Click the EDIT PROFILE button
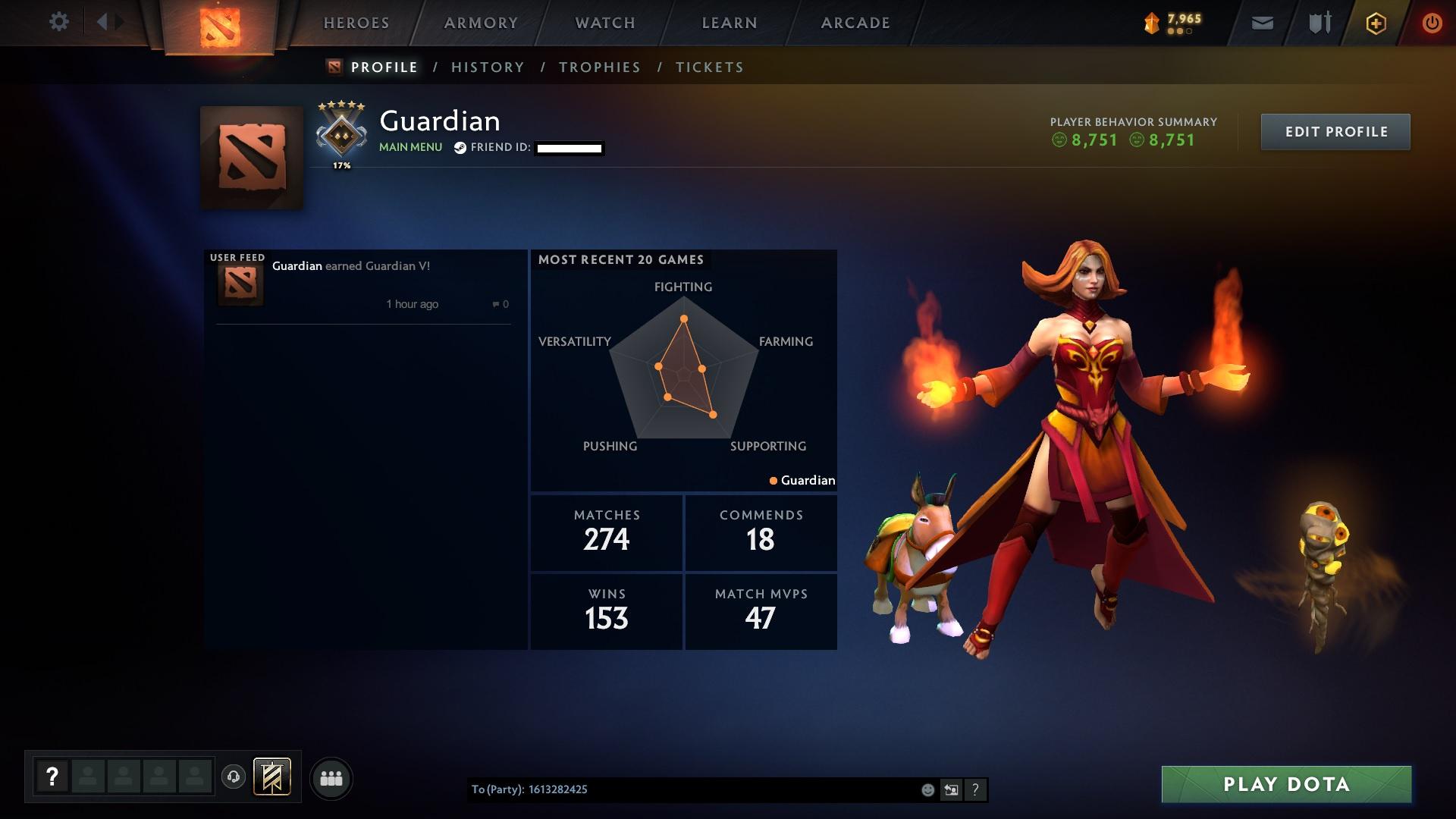Screen dimensions: 1456x819 point(1335,131)
